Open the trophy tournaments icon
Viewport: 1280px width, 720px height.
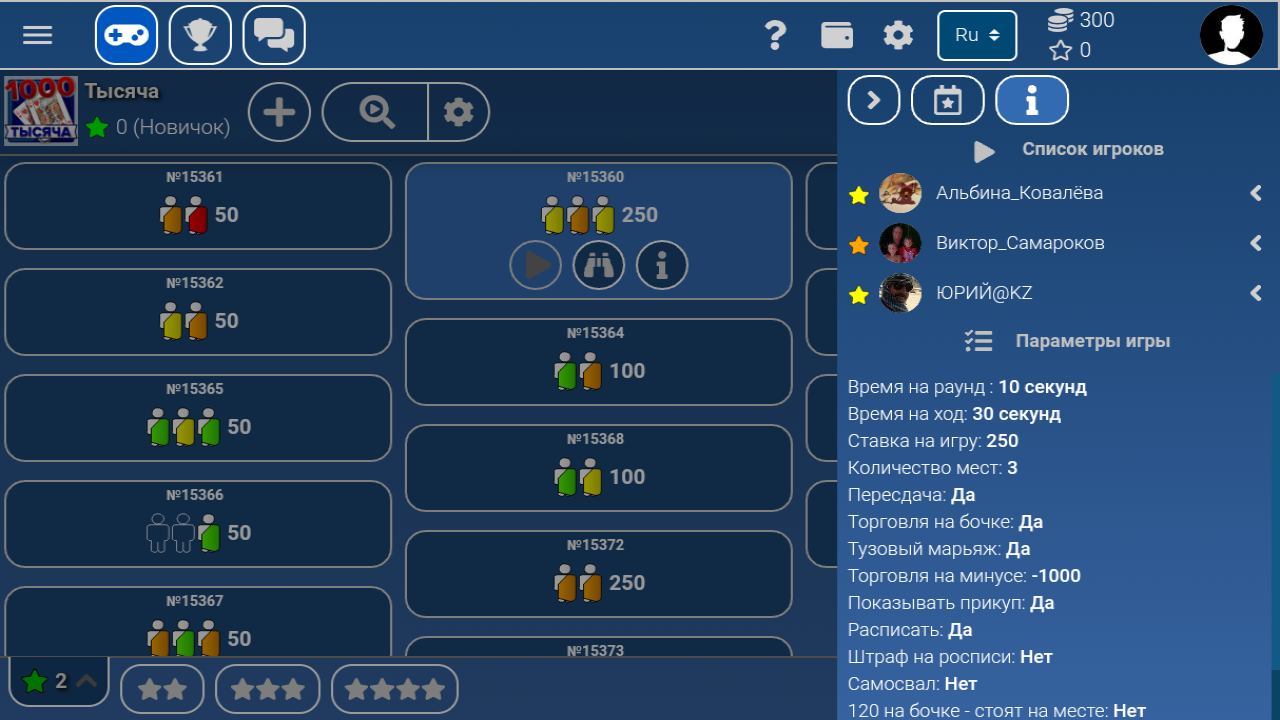[200, 34]
